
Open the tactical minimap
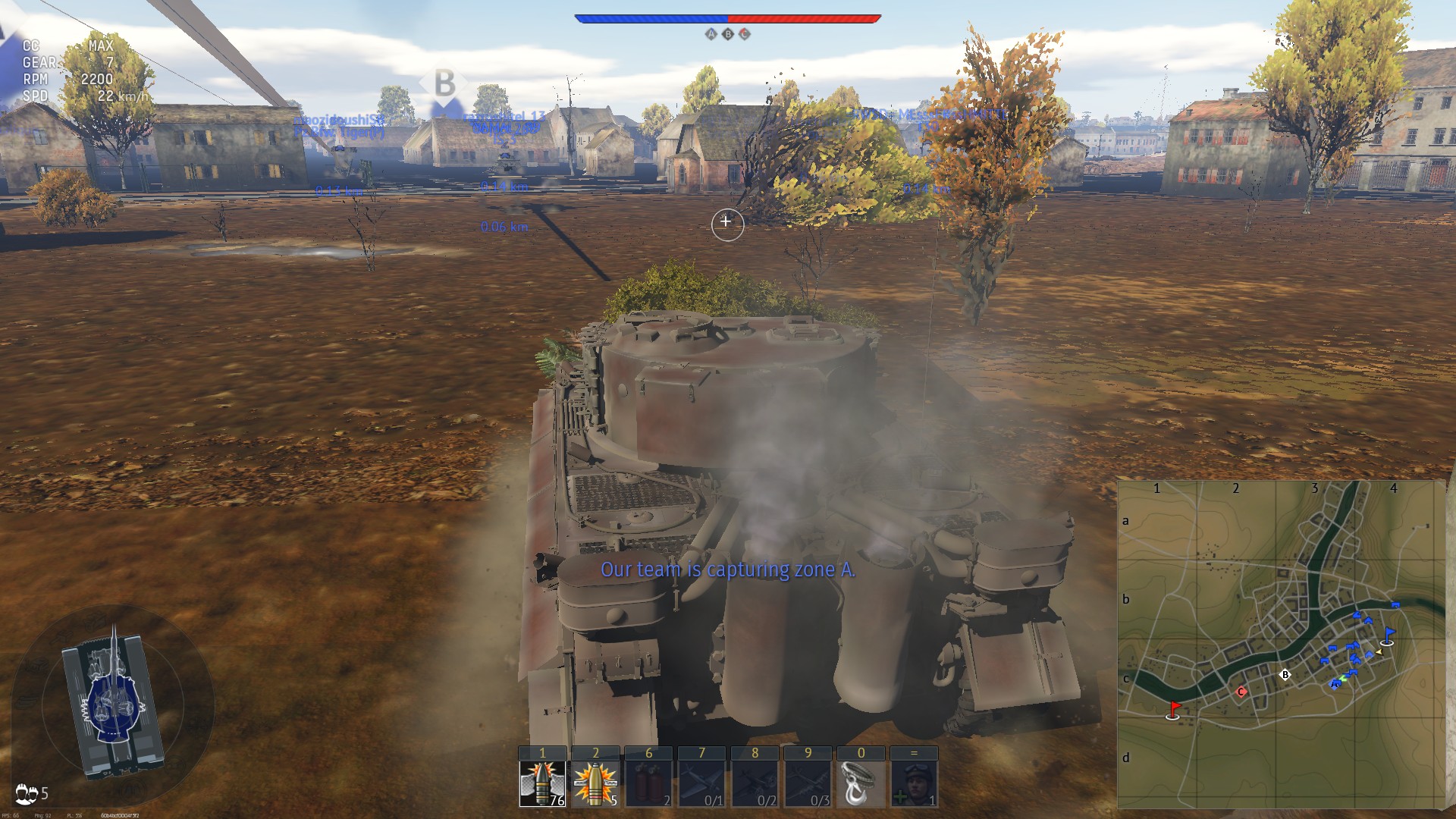tap(1281, 643)
